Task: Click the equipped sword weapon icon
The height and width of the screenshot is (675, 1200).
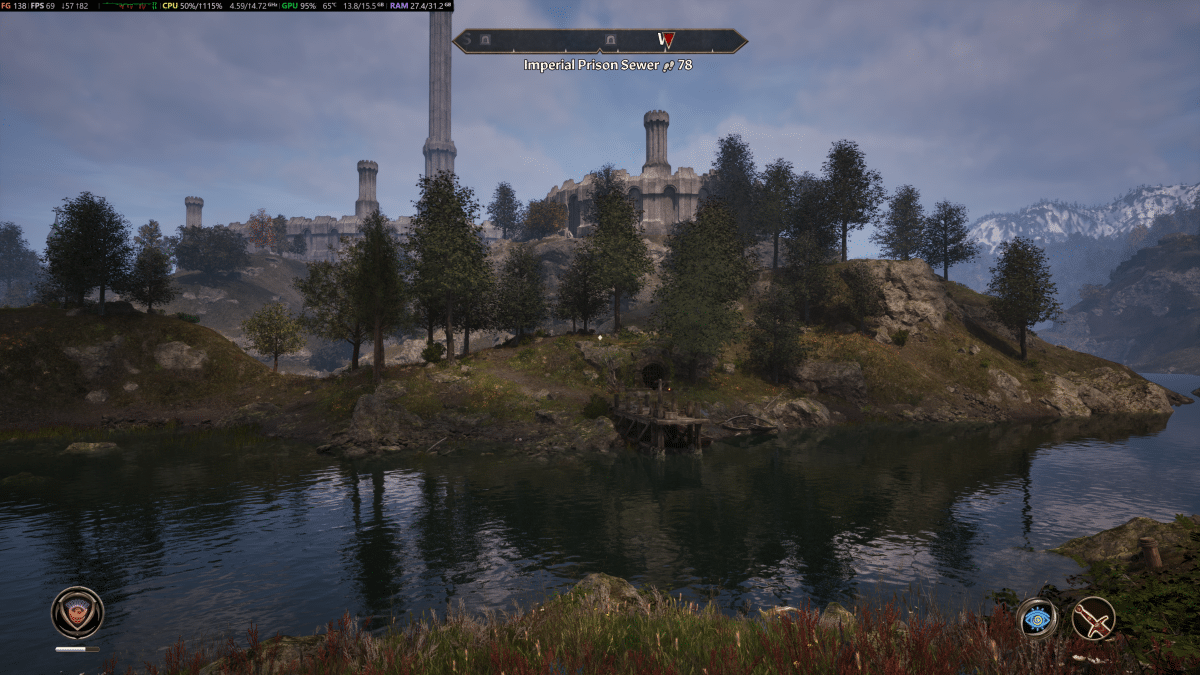Action: pos(1093,618)
